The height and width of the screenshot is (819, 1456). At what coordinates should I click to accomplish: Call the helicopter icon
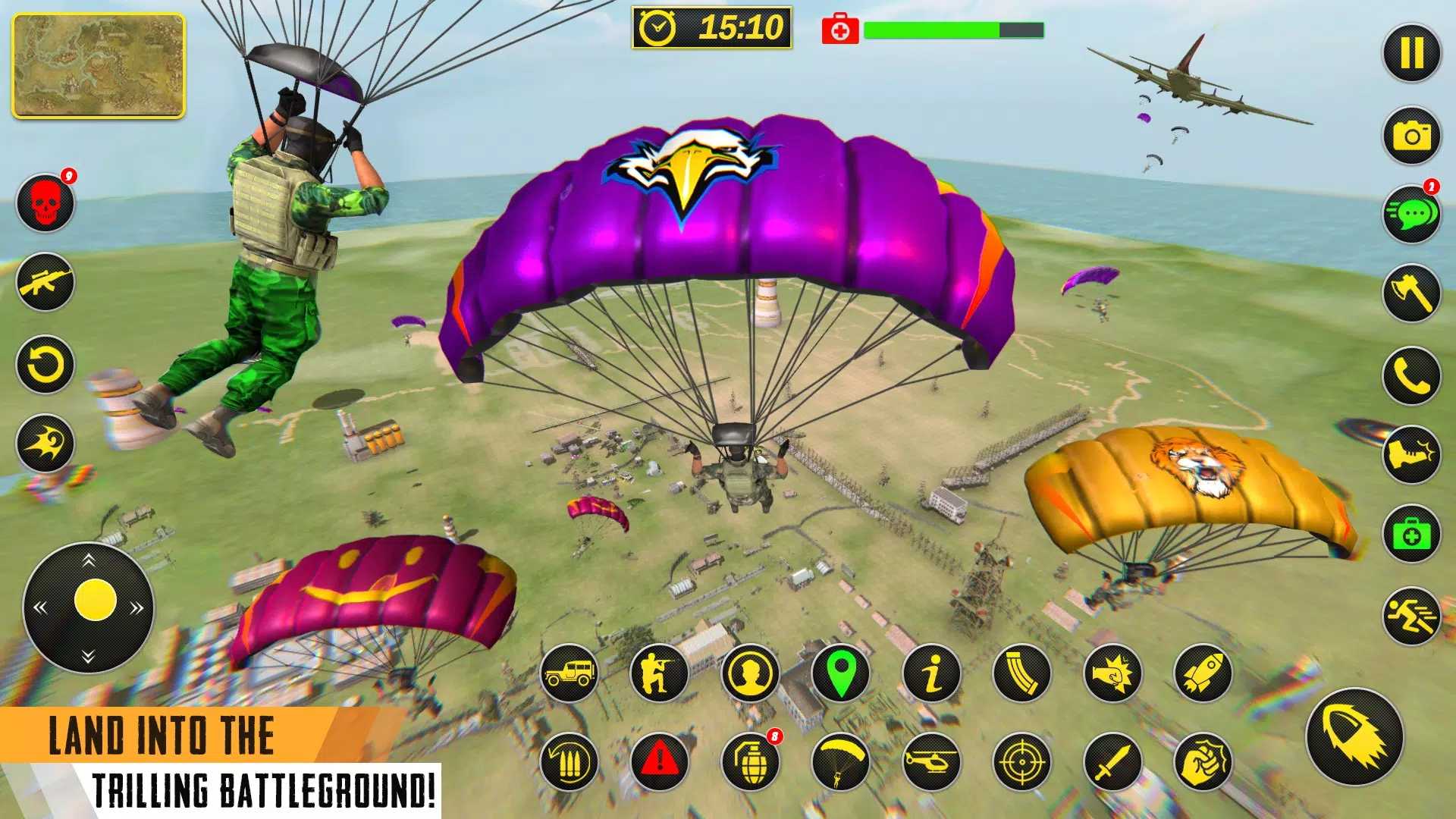coord(931,761)
